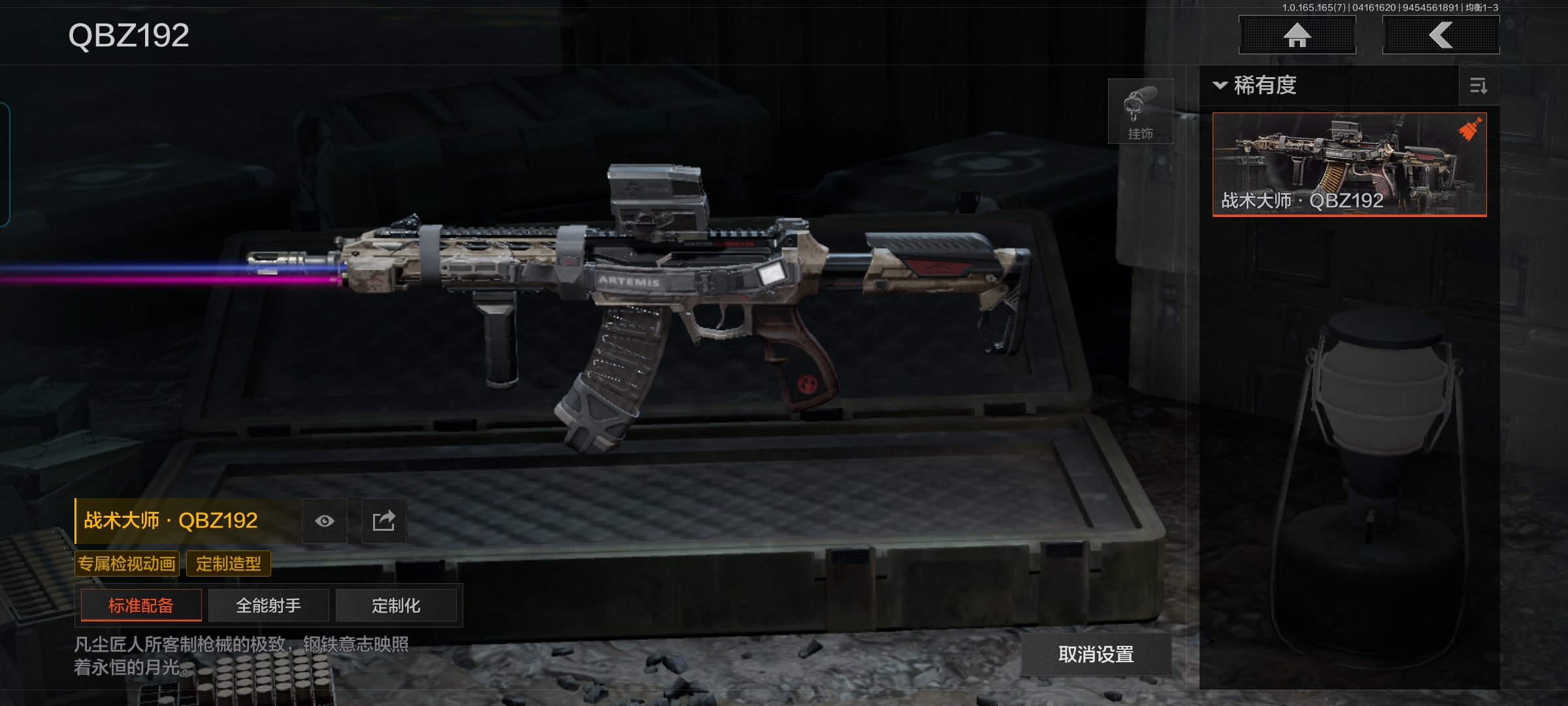Switch to the 标准配备 tab
This screenshot has width=1568, height=706.
coord(141,605)
